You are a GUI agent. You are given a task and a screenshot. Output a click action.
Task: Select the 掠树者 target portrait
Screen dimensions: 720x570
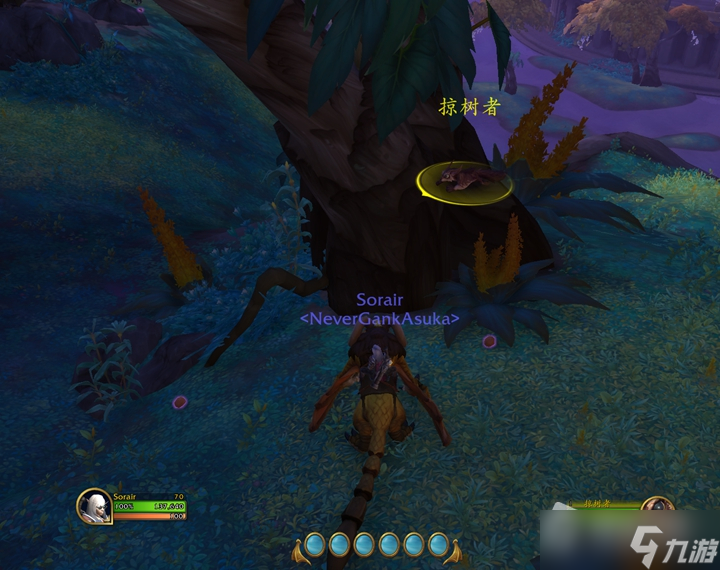[x=656, y=510]
